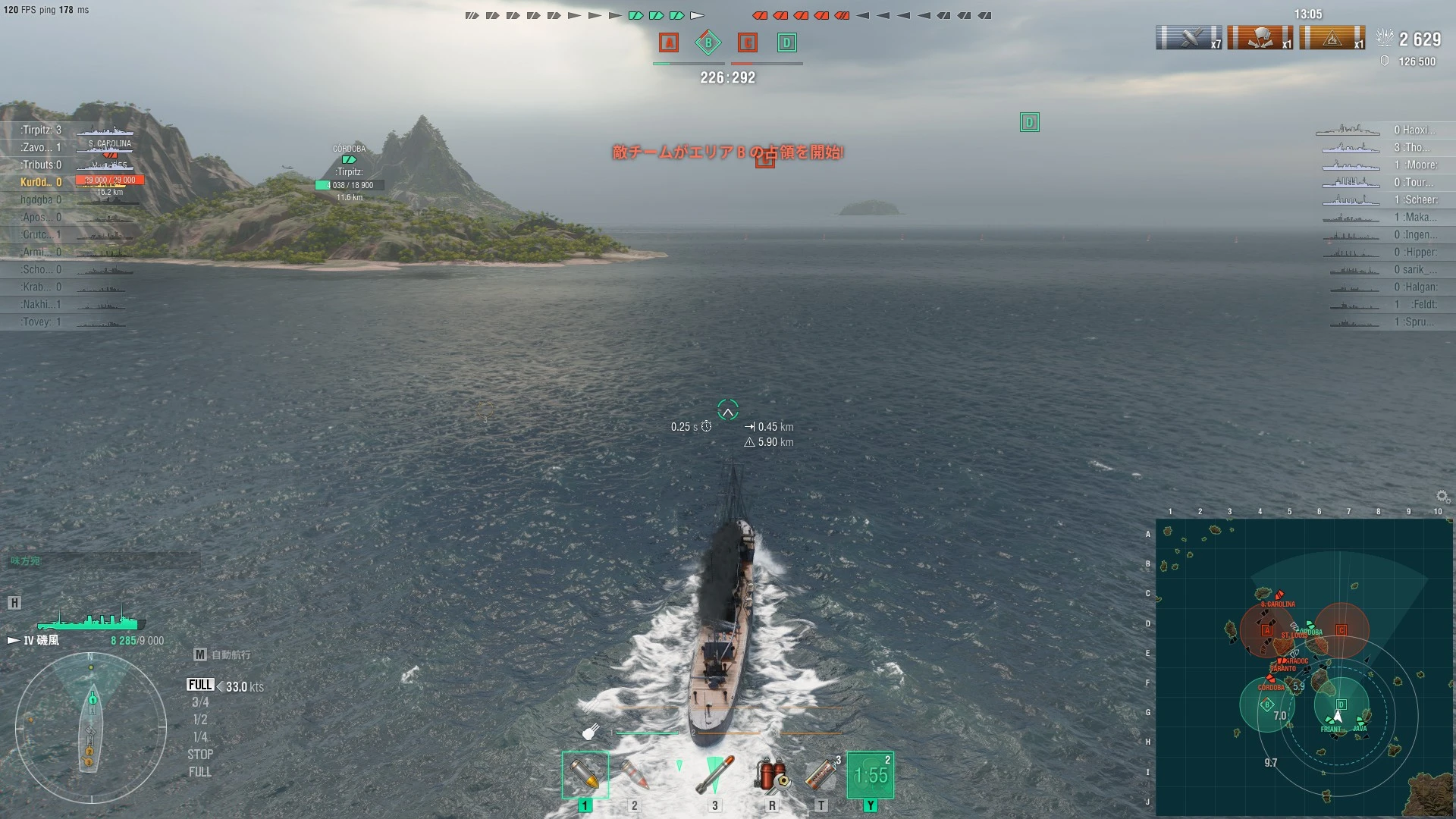Open the minimap
The image size is (1456, 819).
click(1303, 666)
